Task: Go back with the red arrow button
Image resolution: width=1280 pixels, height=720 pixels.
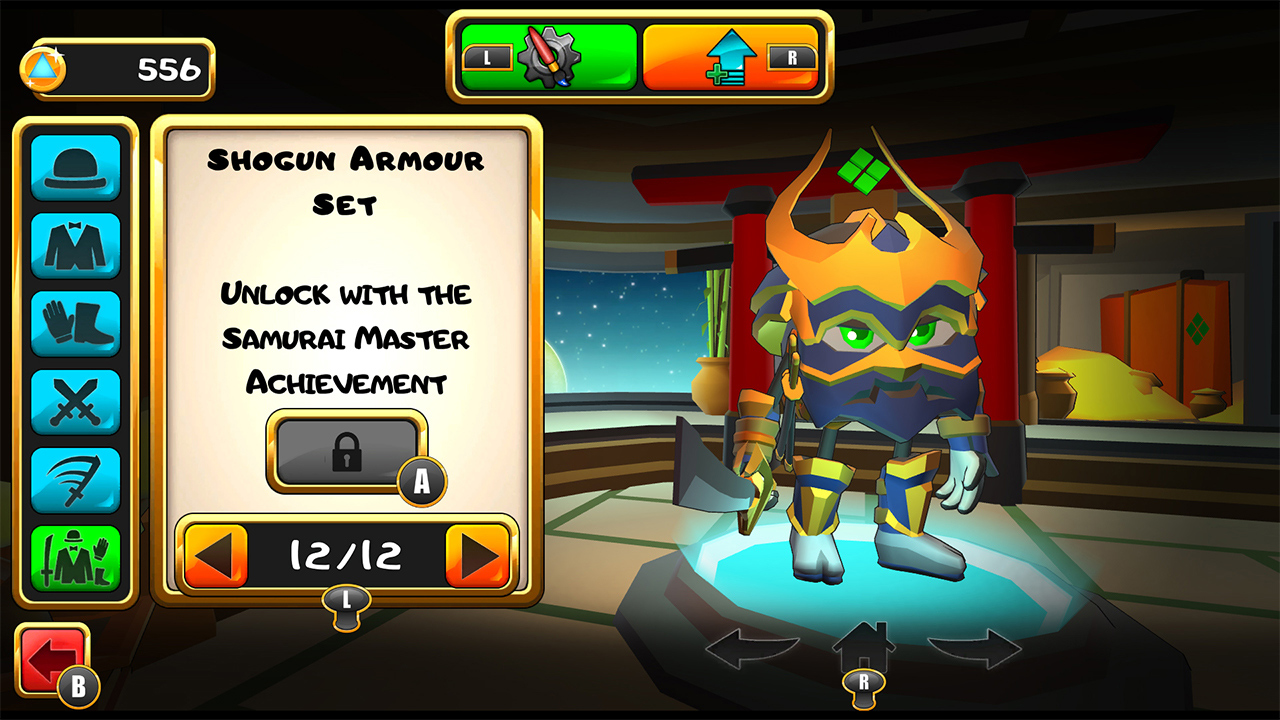Action: pyautogui.click(x=50, y=660)
